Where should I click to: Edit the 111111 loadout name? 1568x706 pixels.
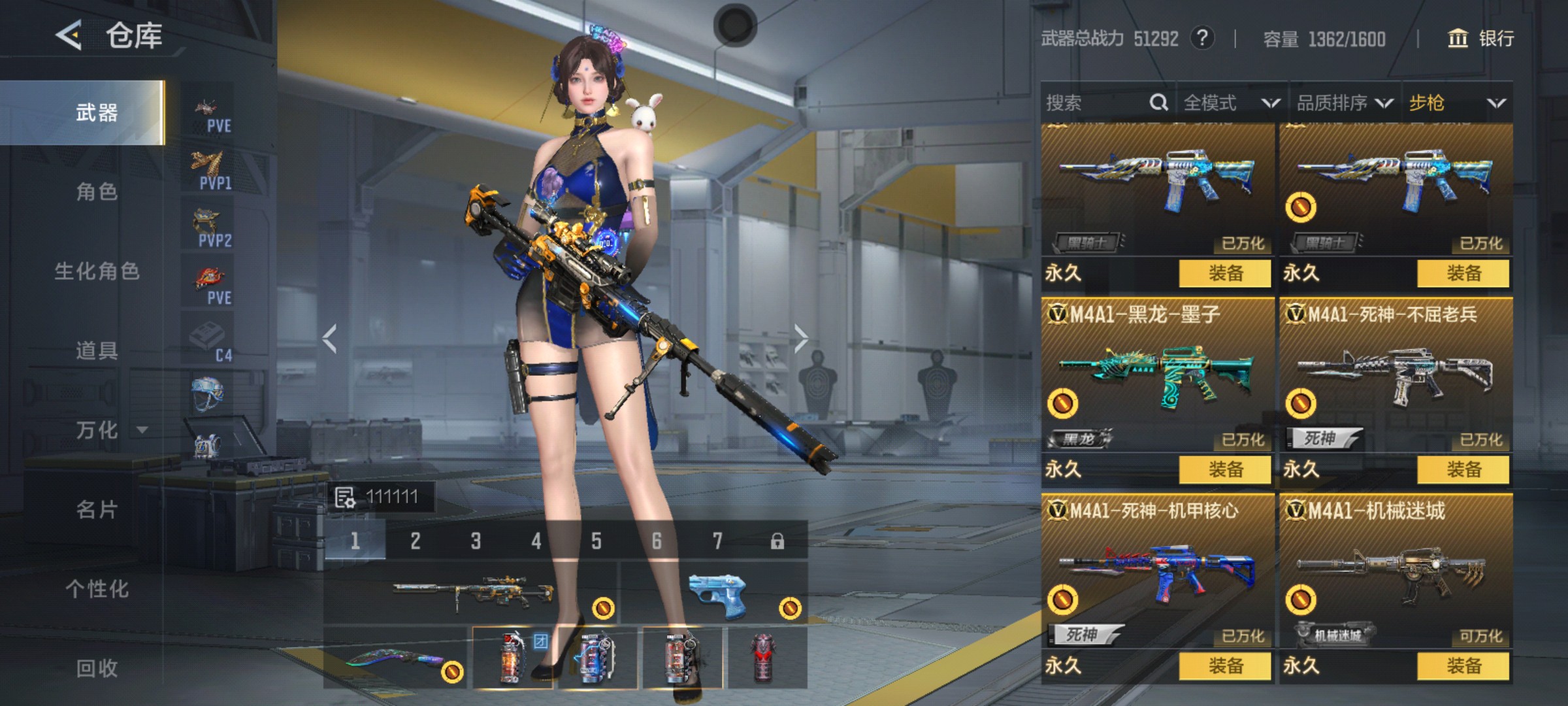point(380,497)
